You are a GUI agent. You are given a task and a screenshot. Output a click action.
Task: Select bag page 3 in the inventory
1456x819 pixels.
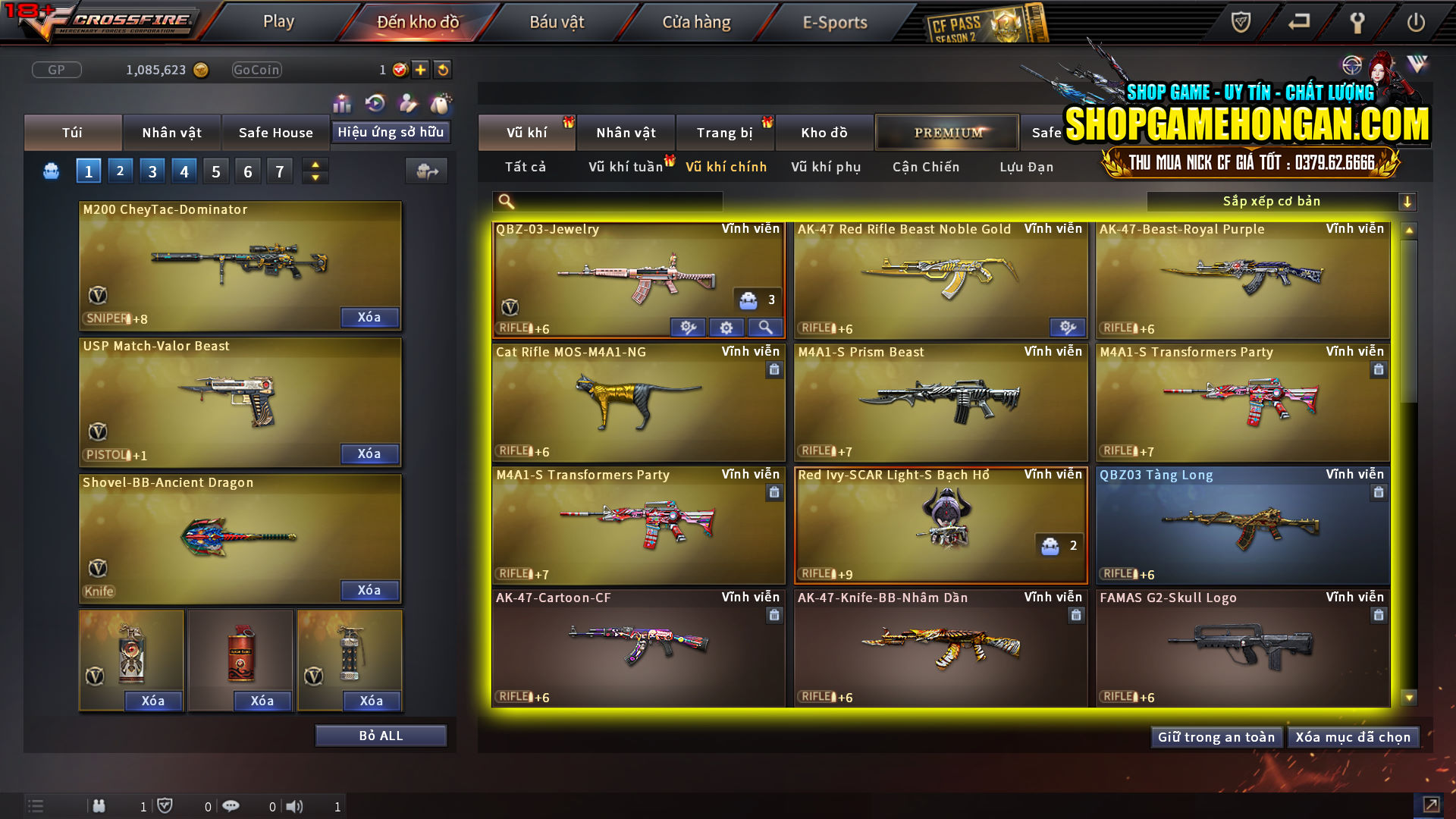(x=152, y=171)
